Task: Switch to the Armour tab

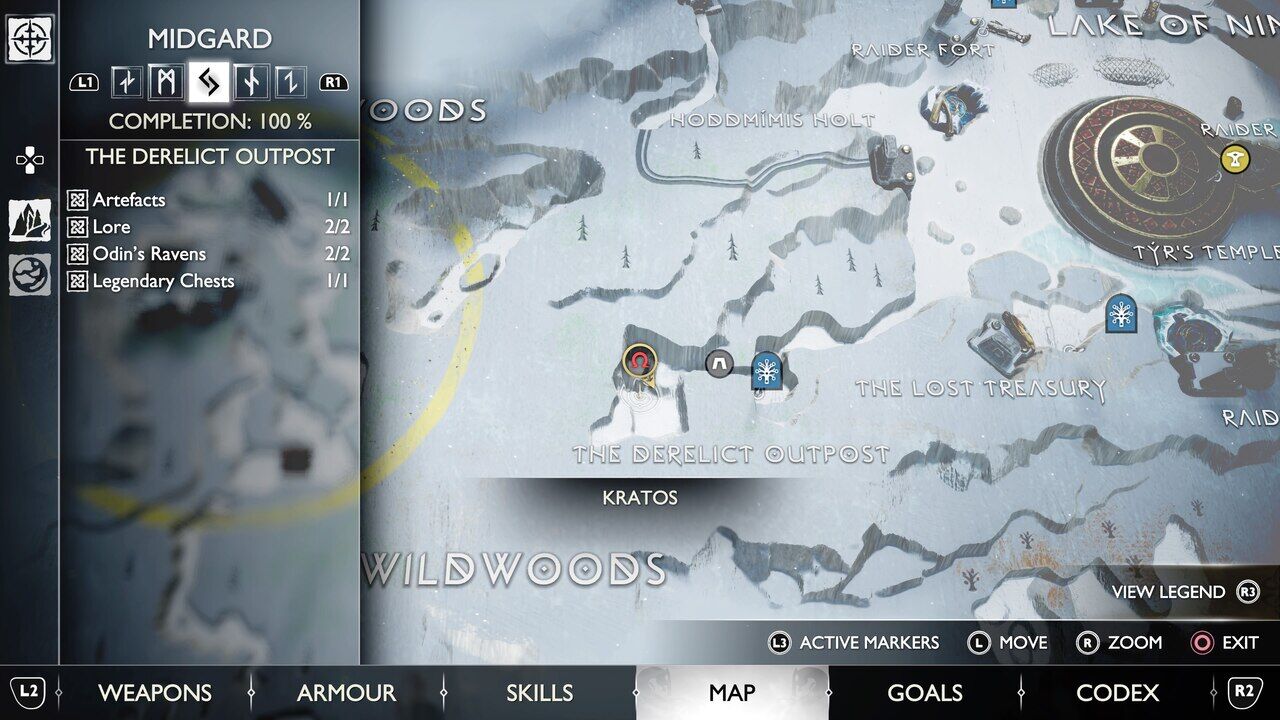Action: 346,693
